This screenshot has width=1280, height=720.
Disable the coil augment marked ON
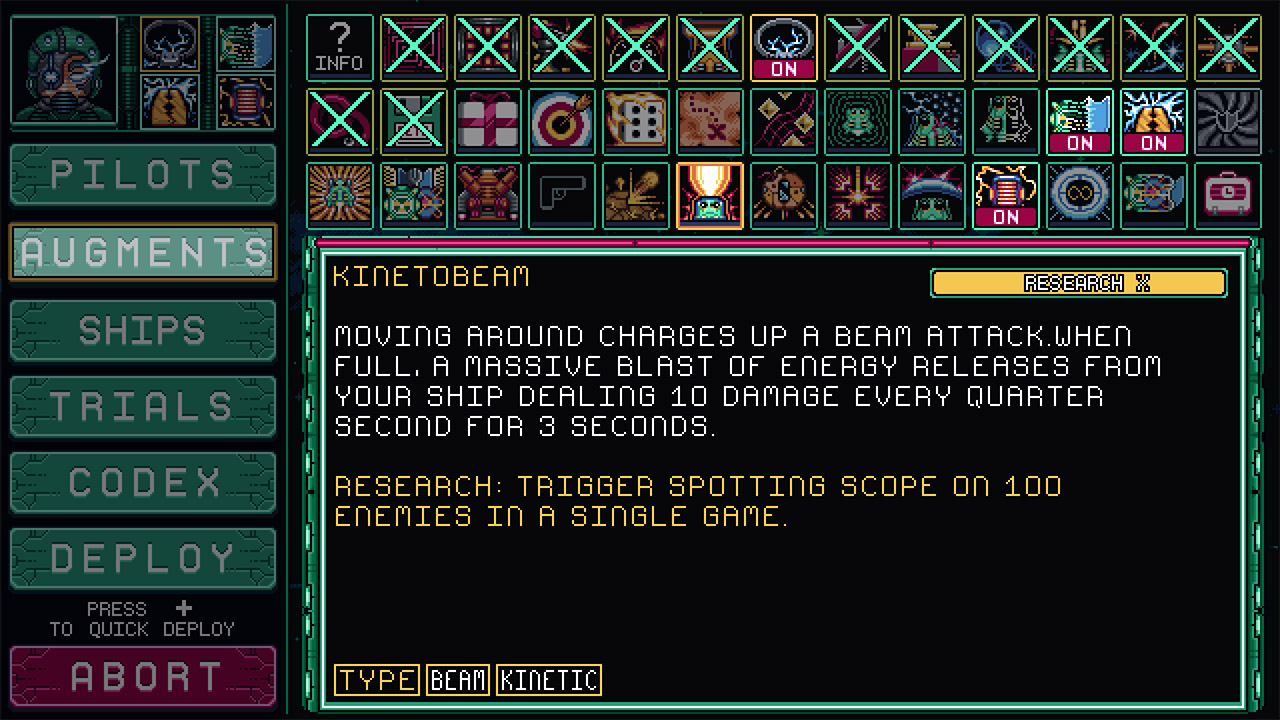coord(1006,195)
